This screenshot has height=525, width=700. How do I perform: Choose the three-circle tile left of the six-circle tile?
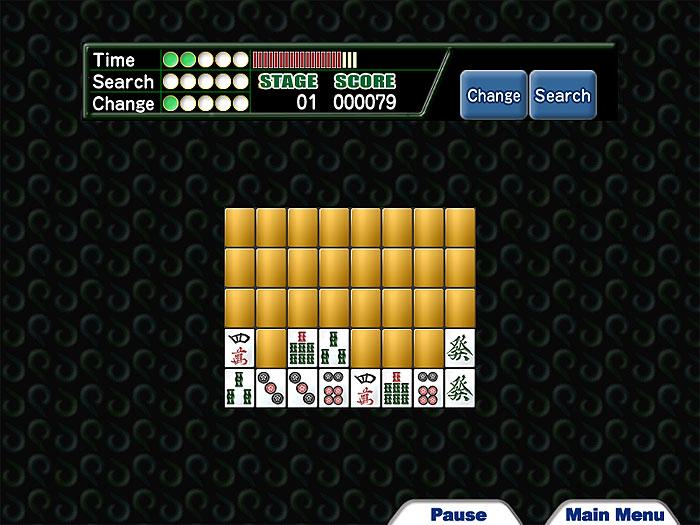(303, 387)
